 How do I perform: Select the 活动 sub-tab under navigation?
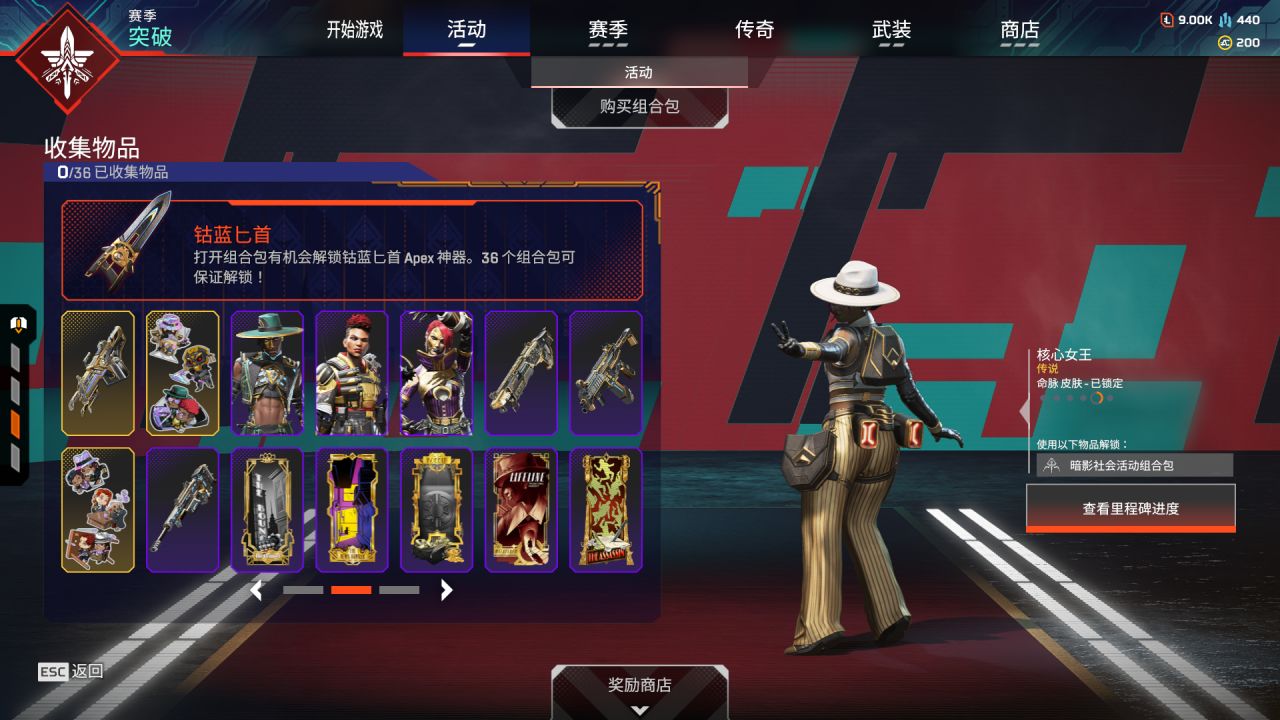[639, 72]
